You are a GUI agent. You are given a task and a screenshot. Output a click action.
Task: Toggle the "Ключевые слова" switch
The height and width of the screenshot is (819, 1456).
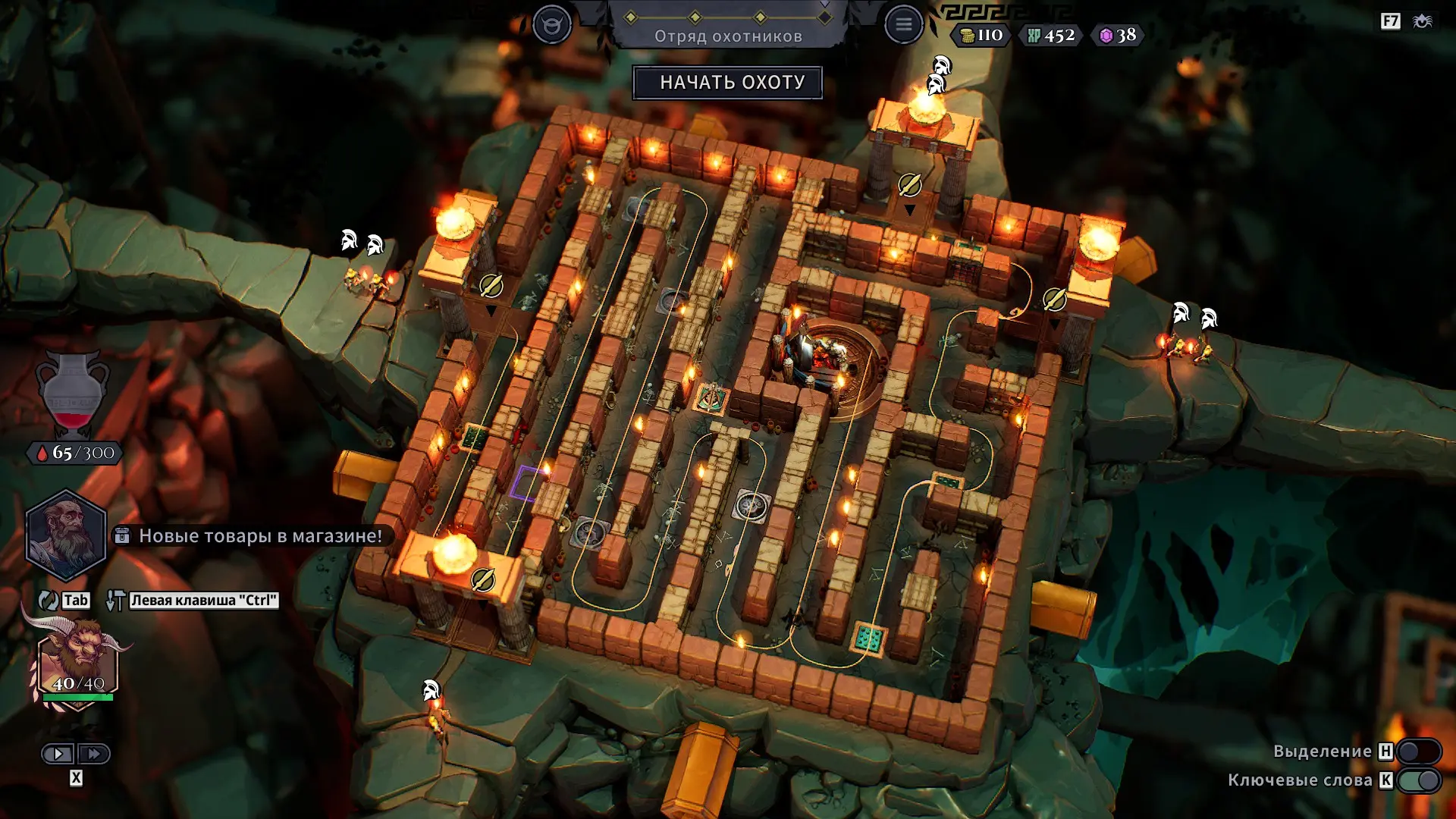tap(1418, 780)
